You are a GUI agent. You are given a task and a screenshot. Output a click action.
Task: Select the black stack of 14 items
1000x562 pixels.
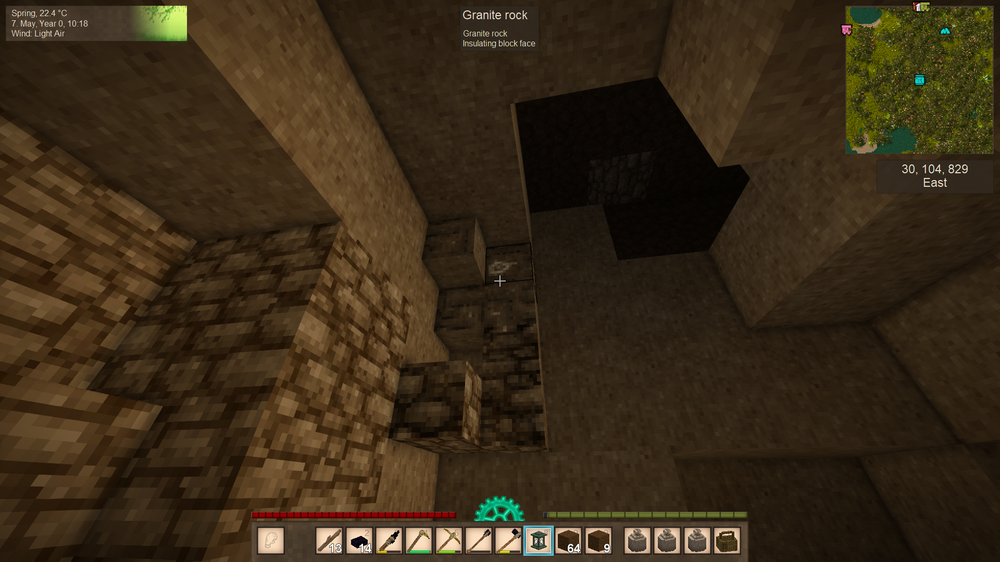359,541
